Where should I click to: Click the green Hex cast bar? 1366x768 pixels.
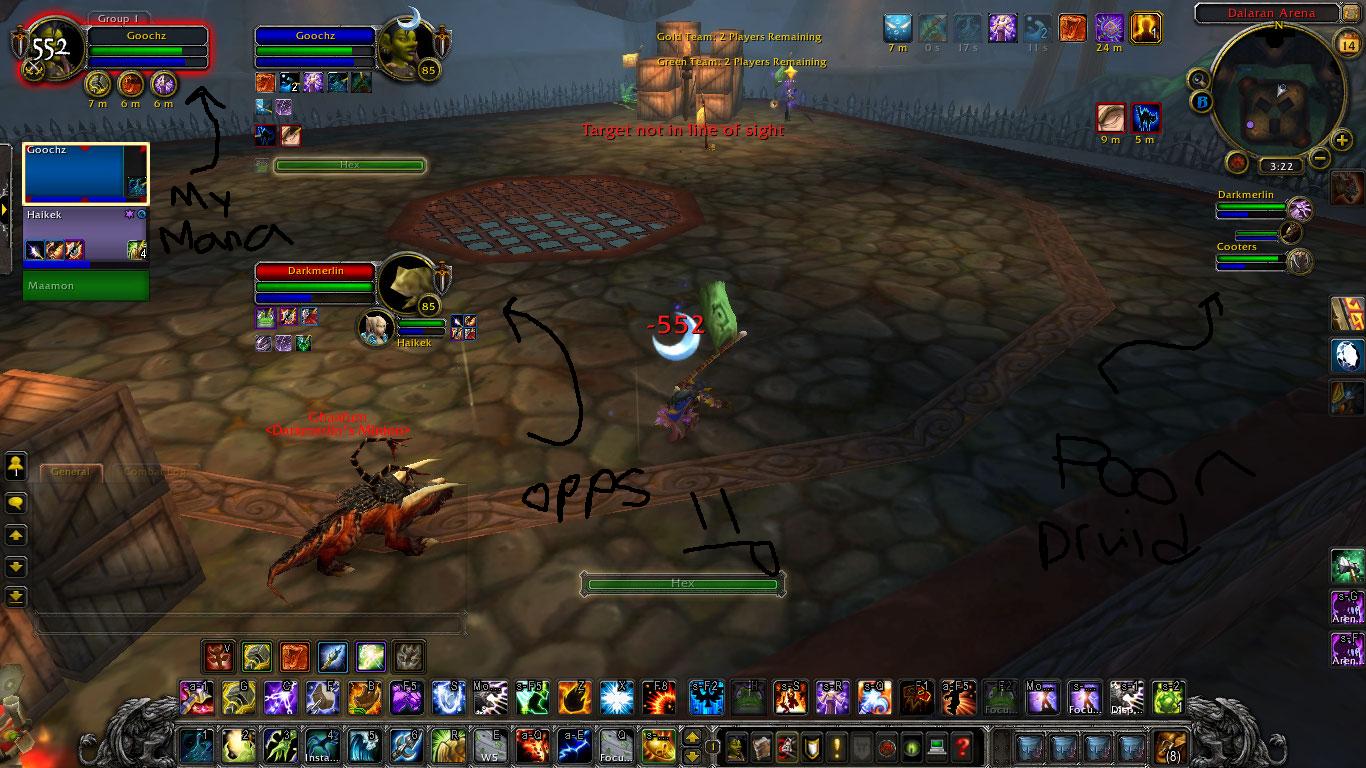(683, 583)
